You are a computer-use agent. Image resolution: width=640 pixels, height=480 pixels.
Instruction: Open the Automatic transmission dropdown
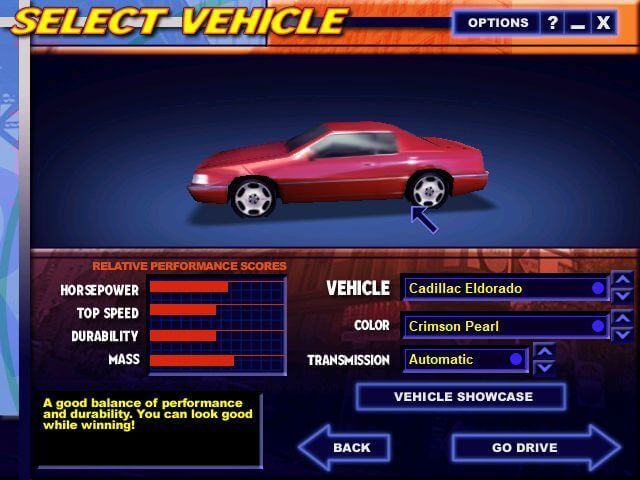point(465,359)
